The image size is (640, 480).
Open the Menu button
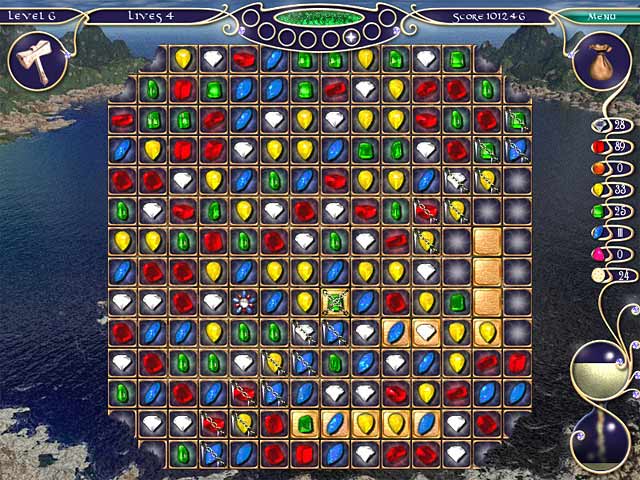pos(601,16)
